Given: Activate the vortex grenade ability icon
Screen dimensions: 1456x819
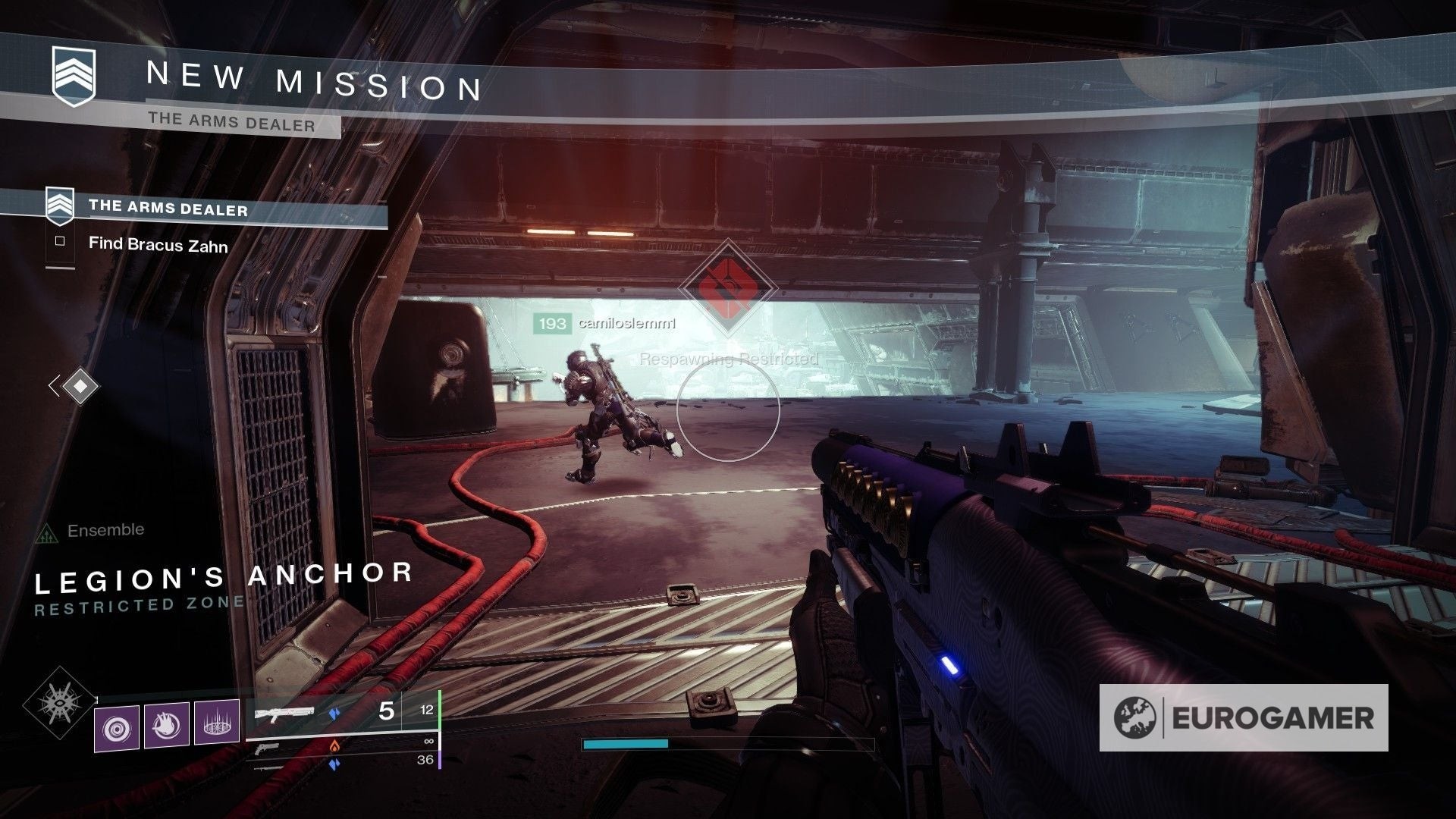Looking at the screenshot, I should point(117,728).
